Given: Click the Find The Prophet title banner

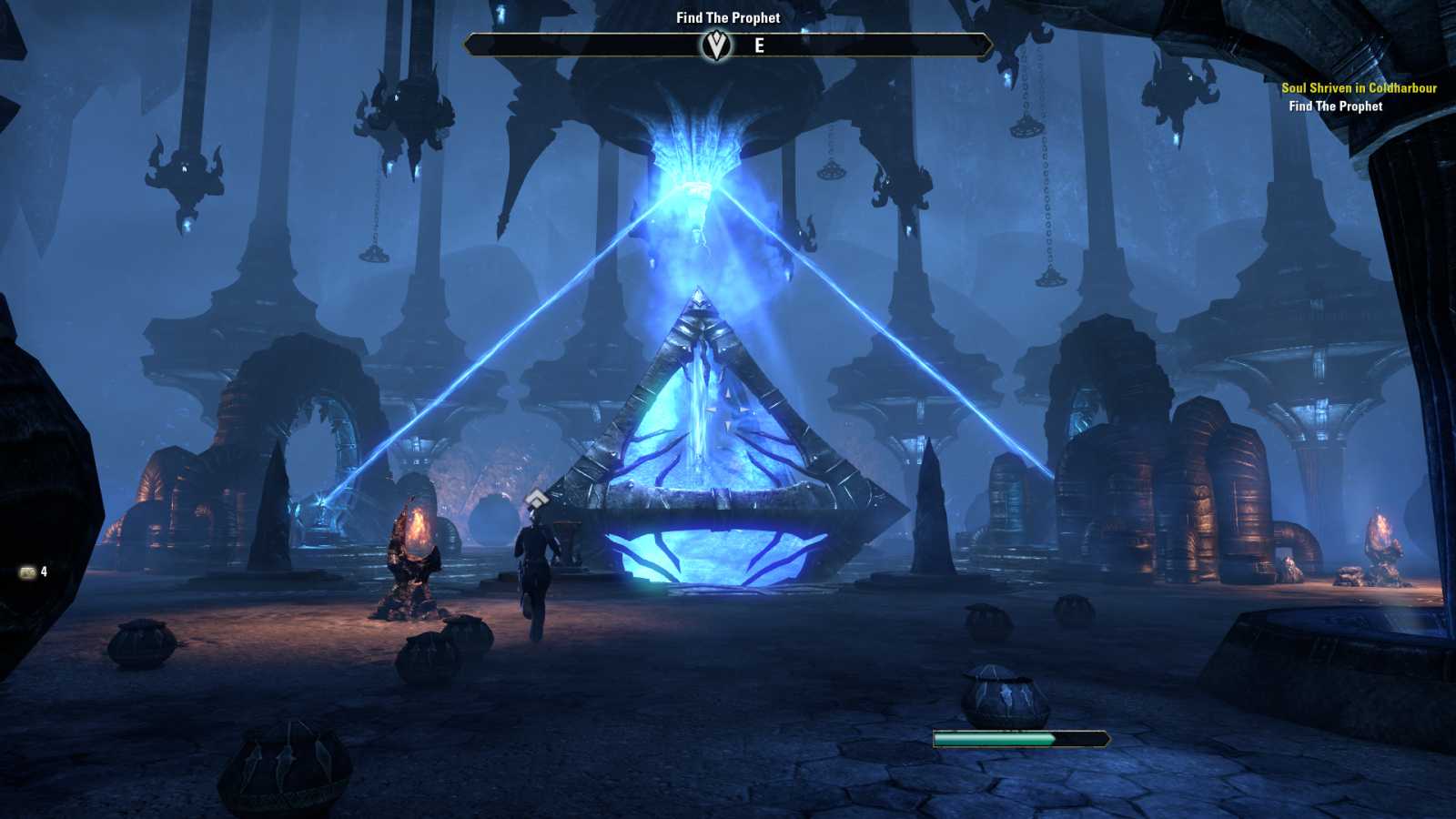Looking at the screenshot, I should 727,16.
